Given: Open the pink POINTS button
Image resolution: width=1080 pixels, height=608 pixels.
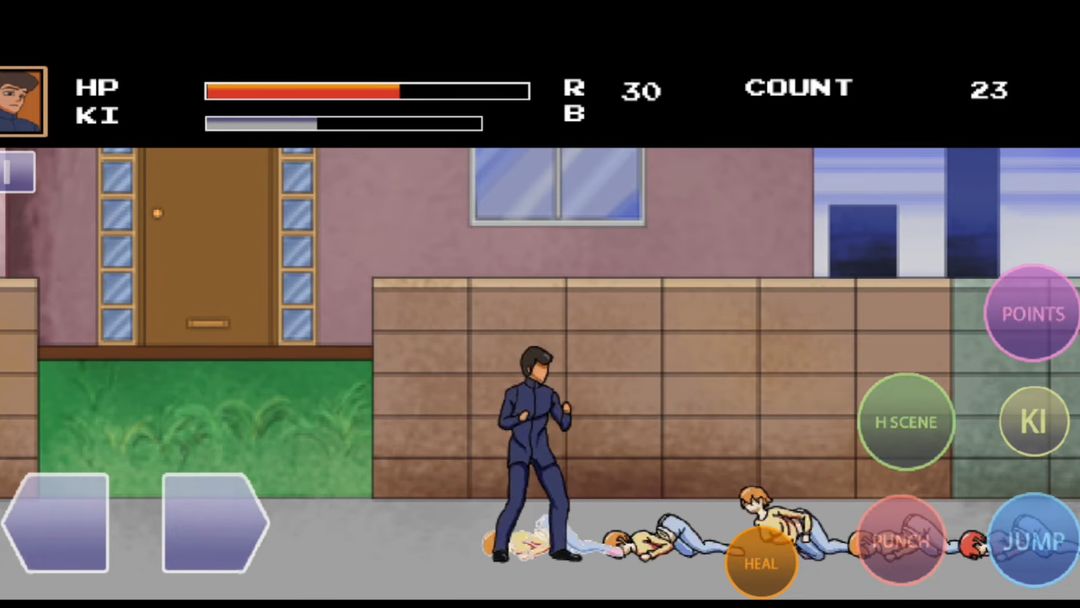Looking at the screenshot, I should pyautogui.click(x=1032, y=313).
